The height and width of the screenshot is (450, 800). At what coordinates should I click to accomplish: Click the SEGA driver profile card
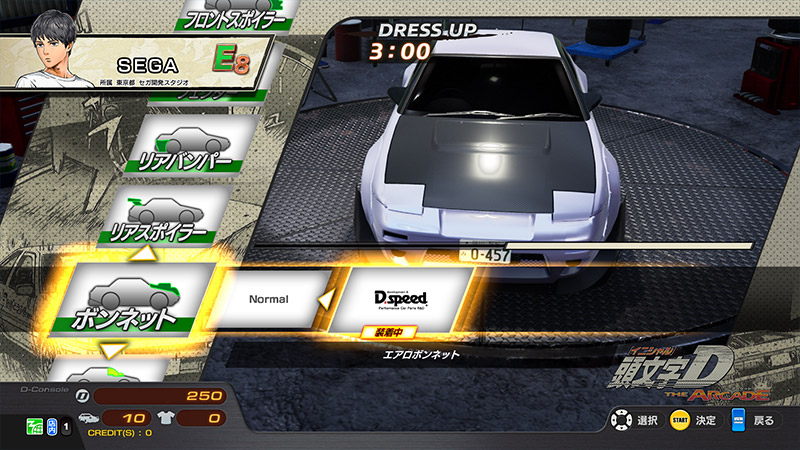click(x=135, y=62)
